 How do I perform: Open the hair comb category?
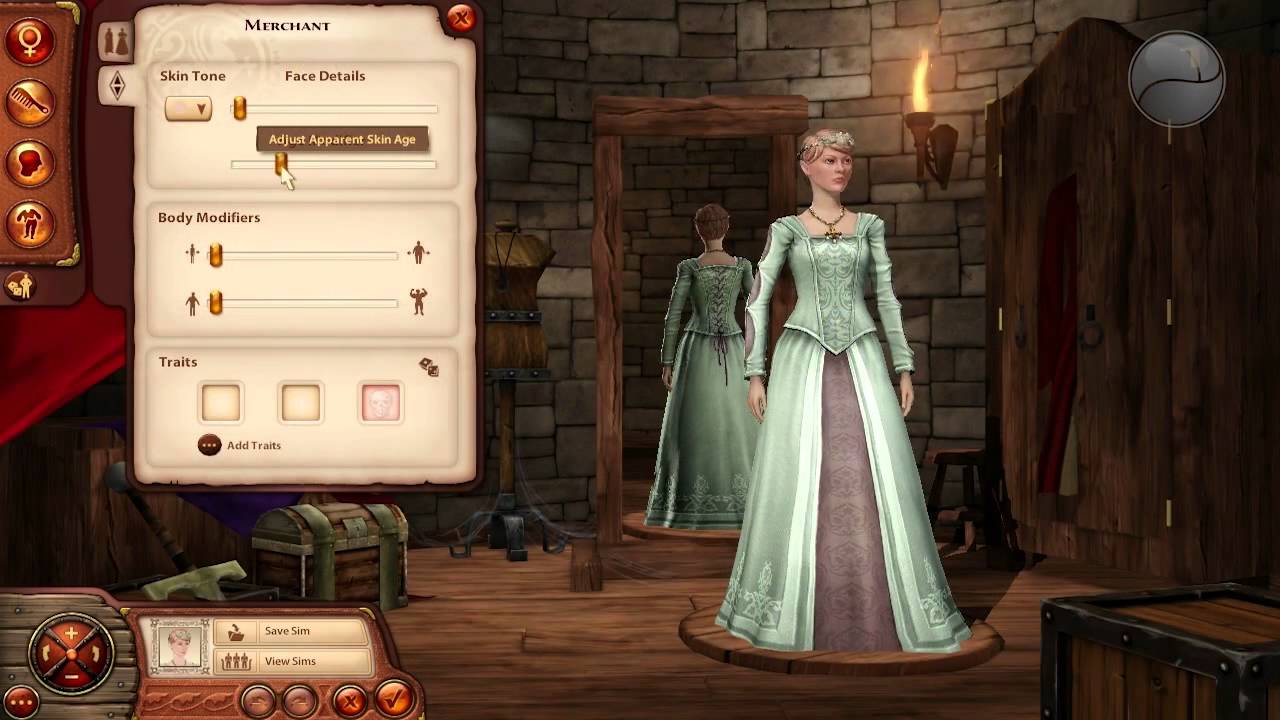click(29, 101)
